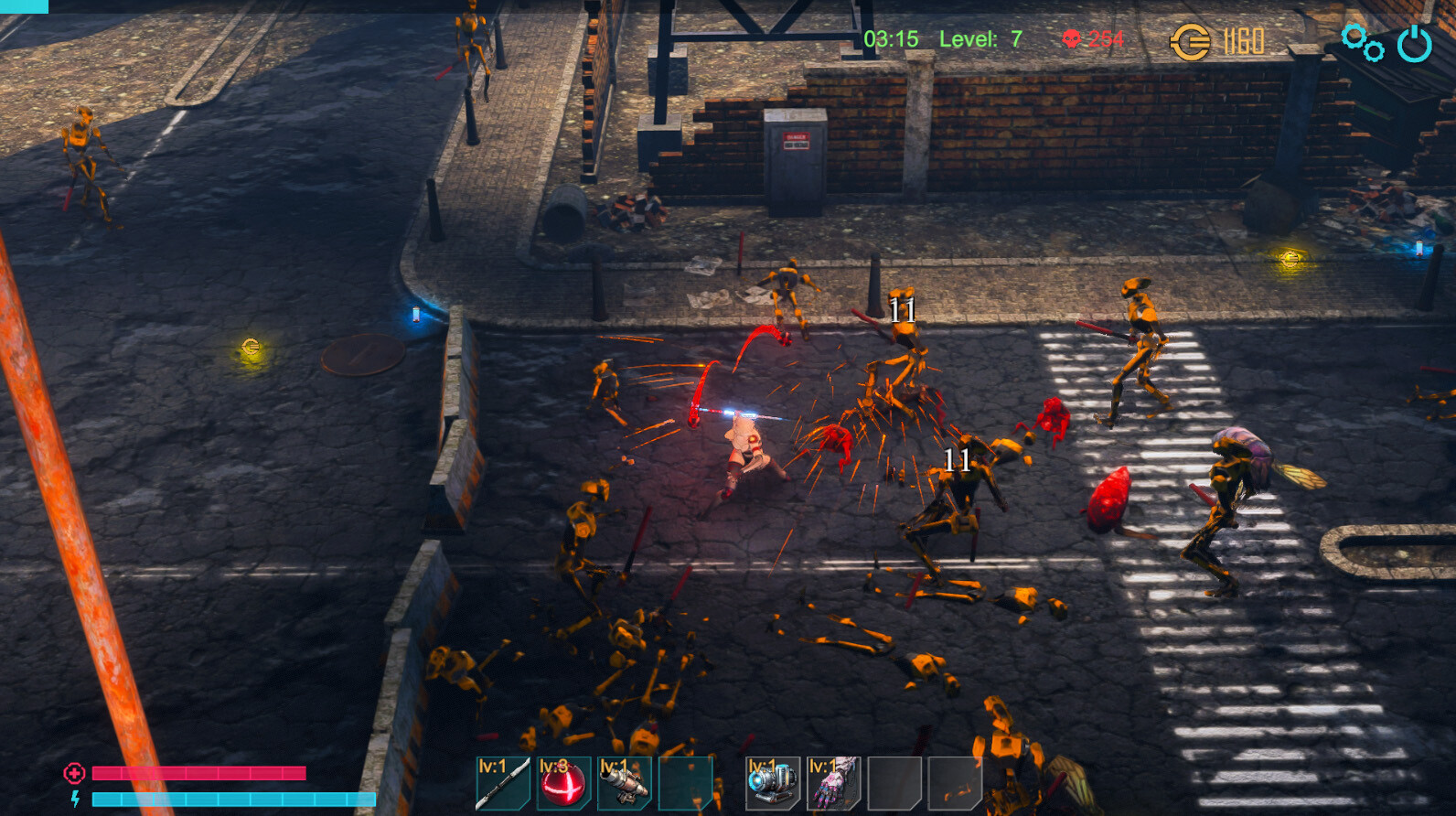Select the lv:1 sword weapon slot

click(504, 784)
